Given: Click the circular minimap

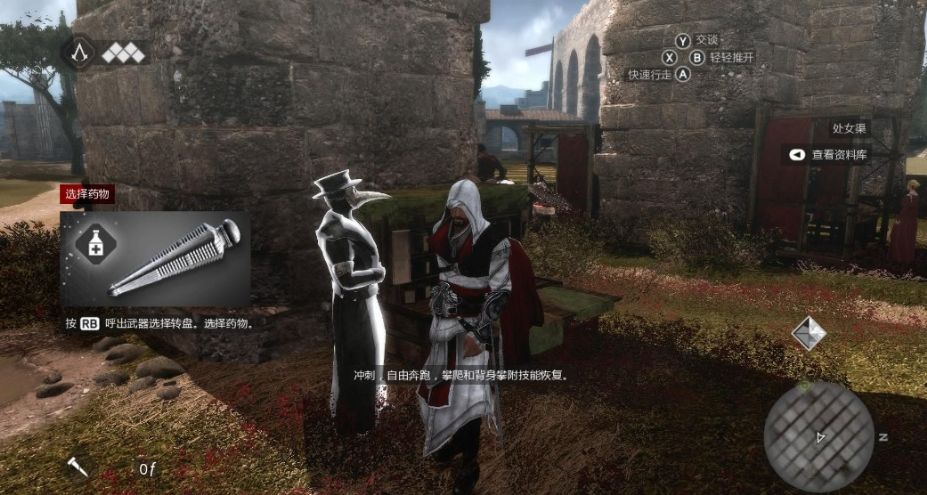Looking at the screenshot, I should pyautogui.click(x=818, y=435).
